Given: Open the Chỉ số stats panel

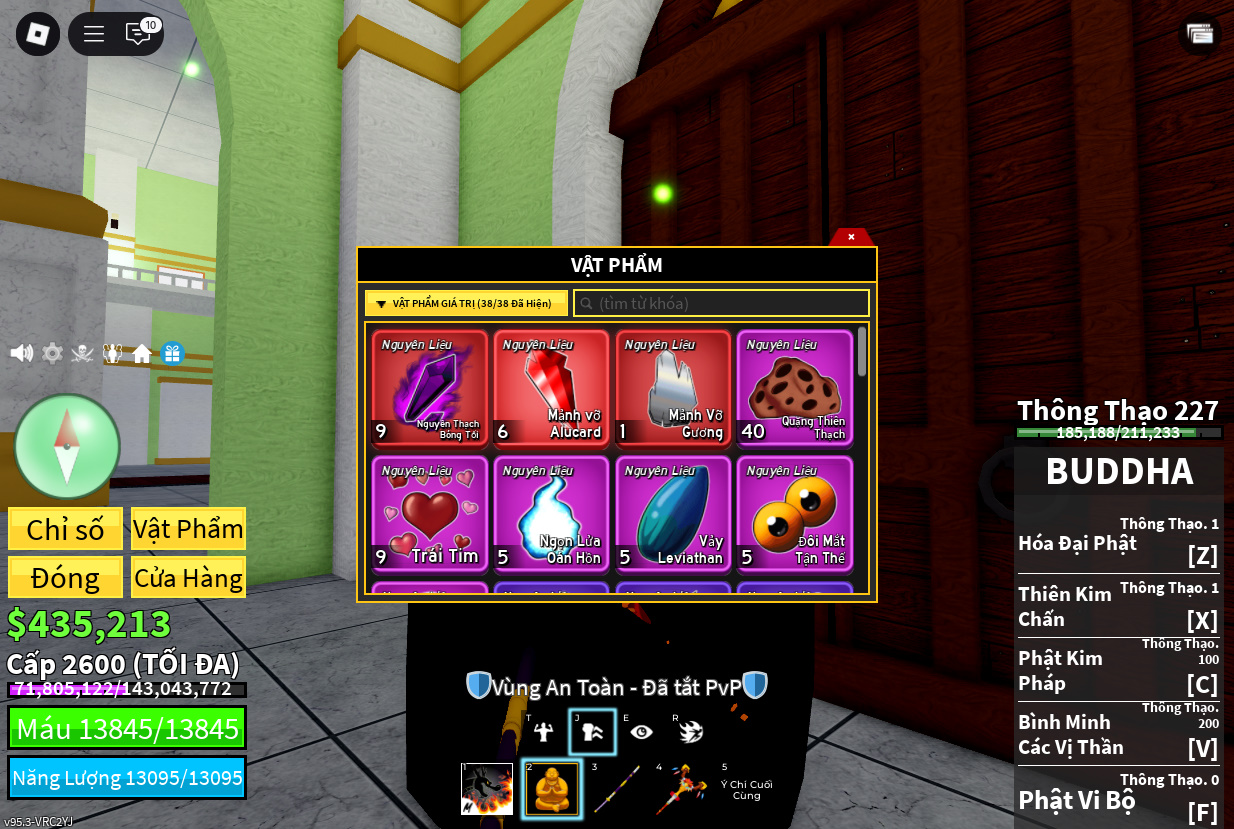Looking at the screenshot, I should [66, 529].
